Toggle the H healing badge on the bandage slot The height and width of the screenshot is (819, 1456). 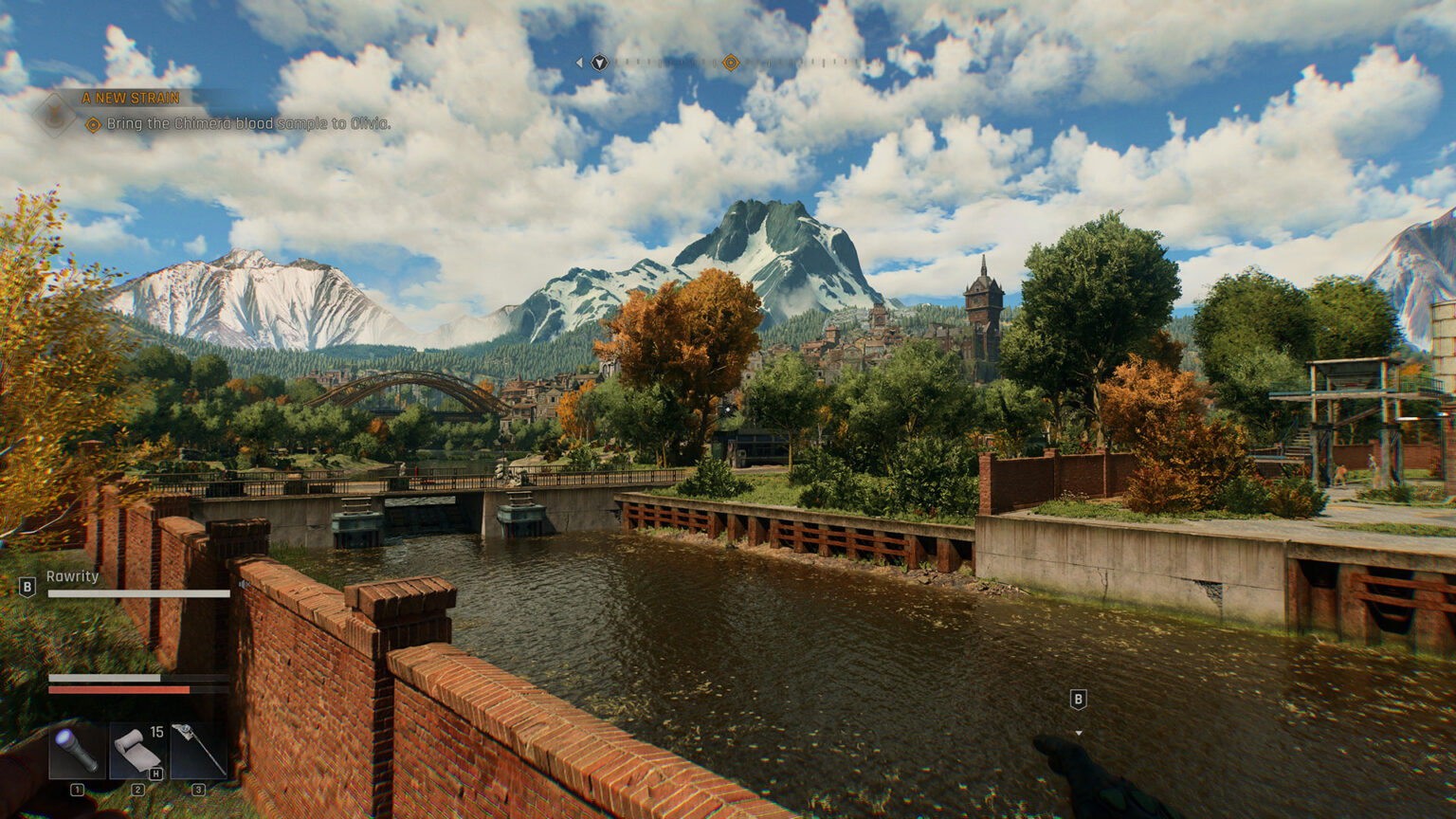point(155,773)
